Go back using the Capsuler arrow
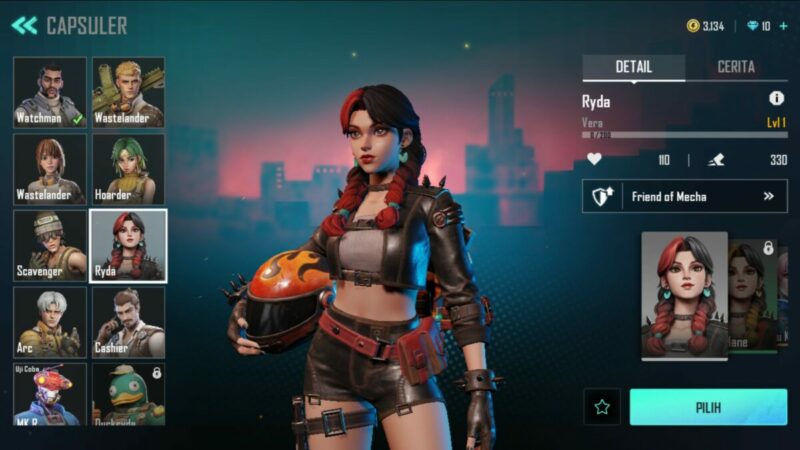The height and width of the screenshot is (450, 800). pos(24,26)
